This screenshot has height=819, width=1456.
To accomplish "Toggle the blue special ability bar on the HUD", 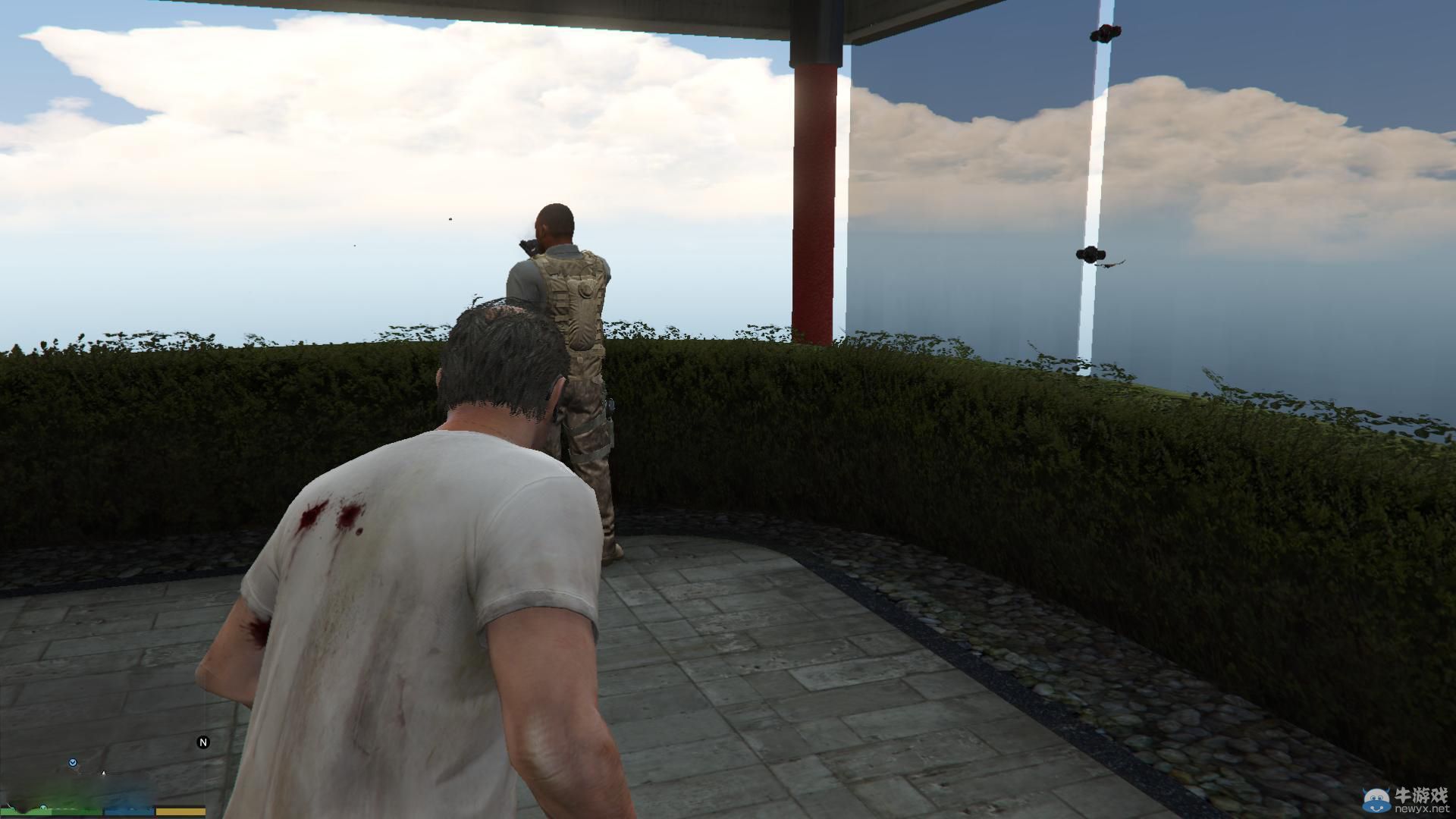I will click(x=127, y=810).
